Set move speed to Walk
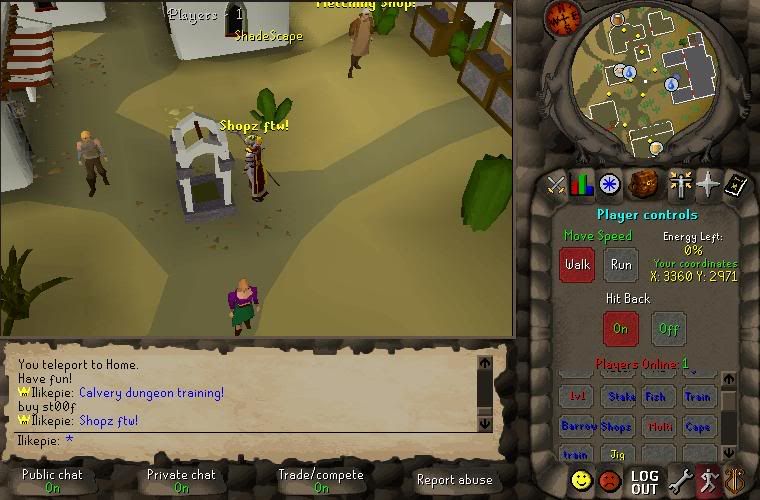This screenshot has height=500, width=760. (x=577, y=265)
